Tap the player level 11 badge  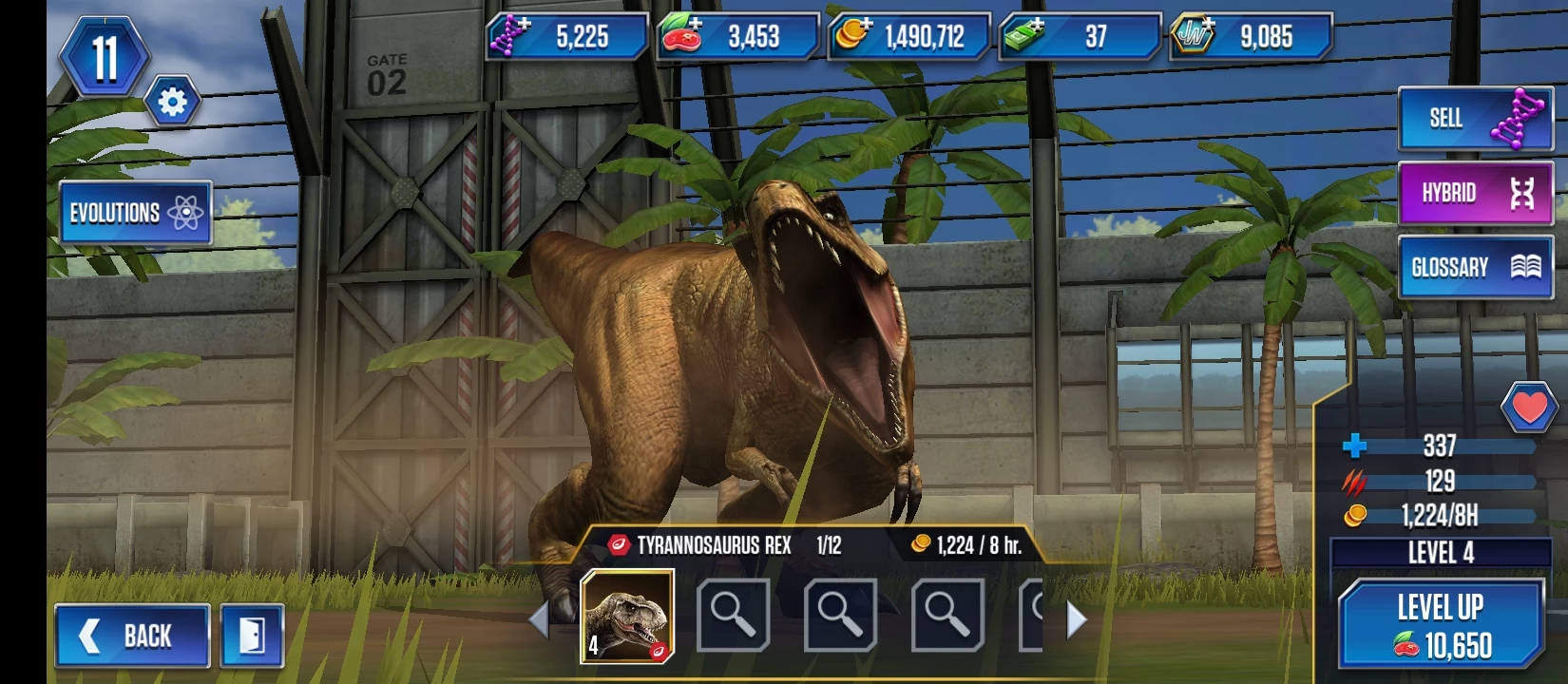point(105,57)
